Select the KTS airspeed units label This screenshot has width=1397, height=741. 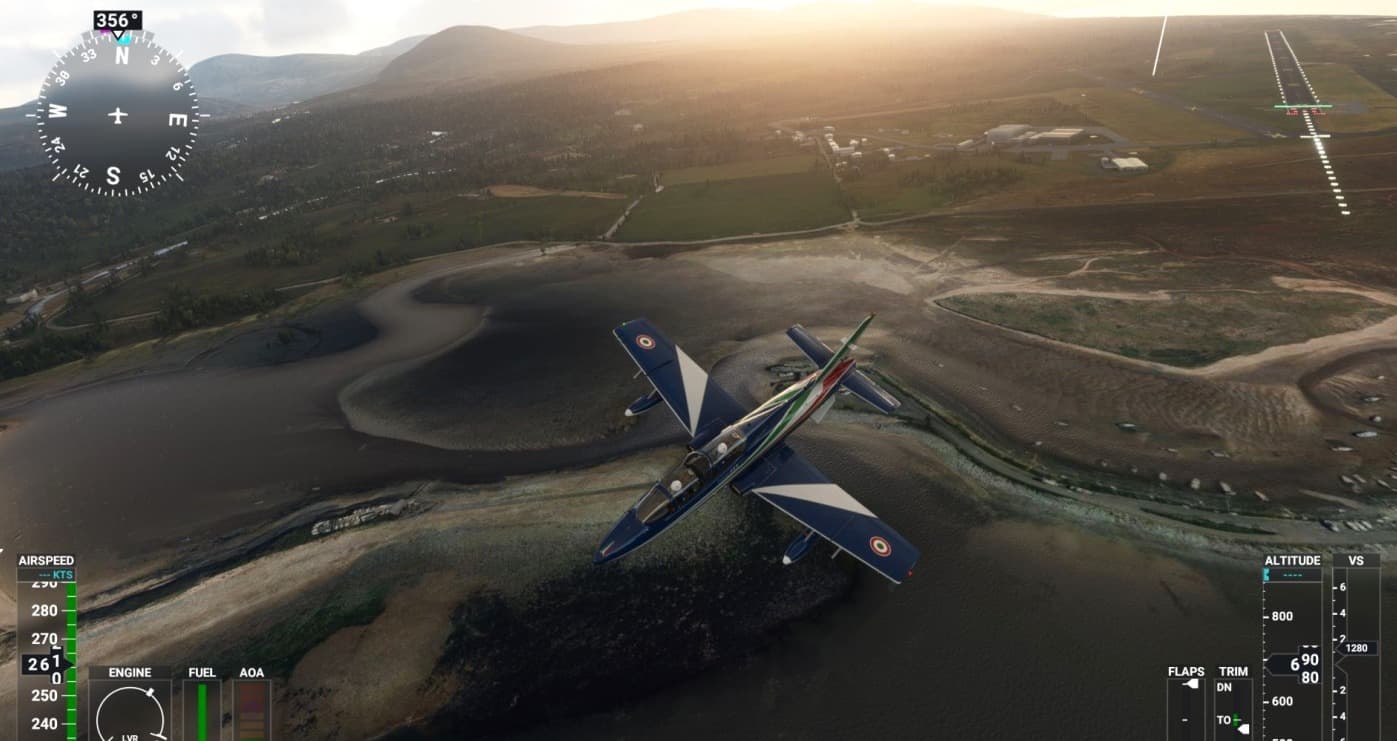tap(60, 575)
